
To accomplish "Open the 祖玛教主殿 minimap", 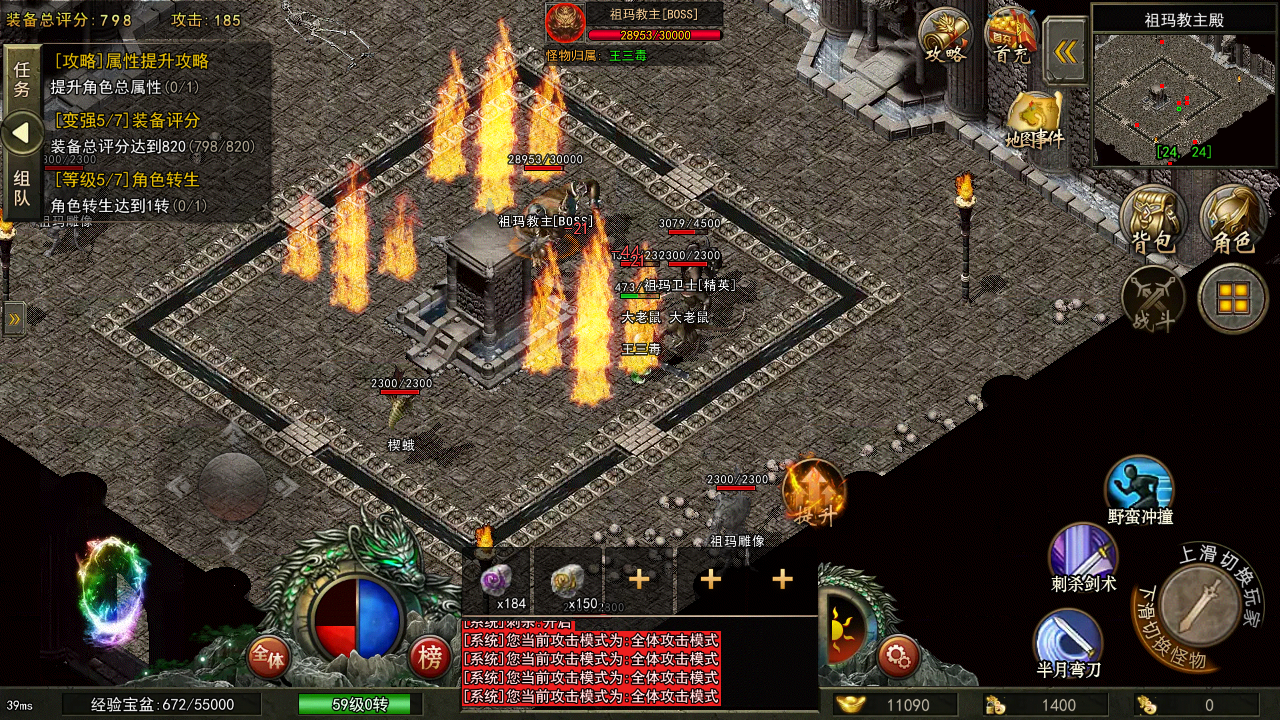I will 1185,98.
